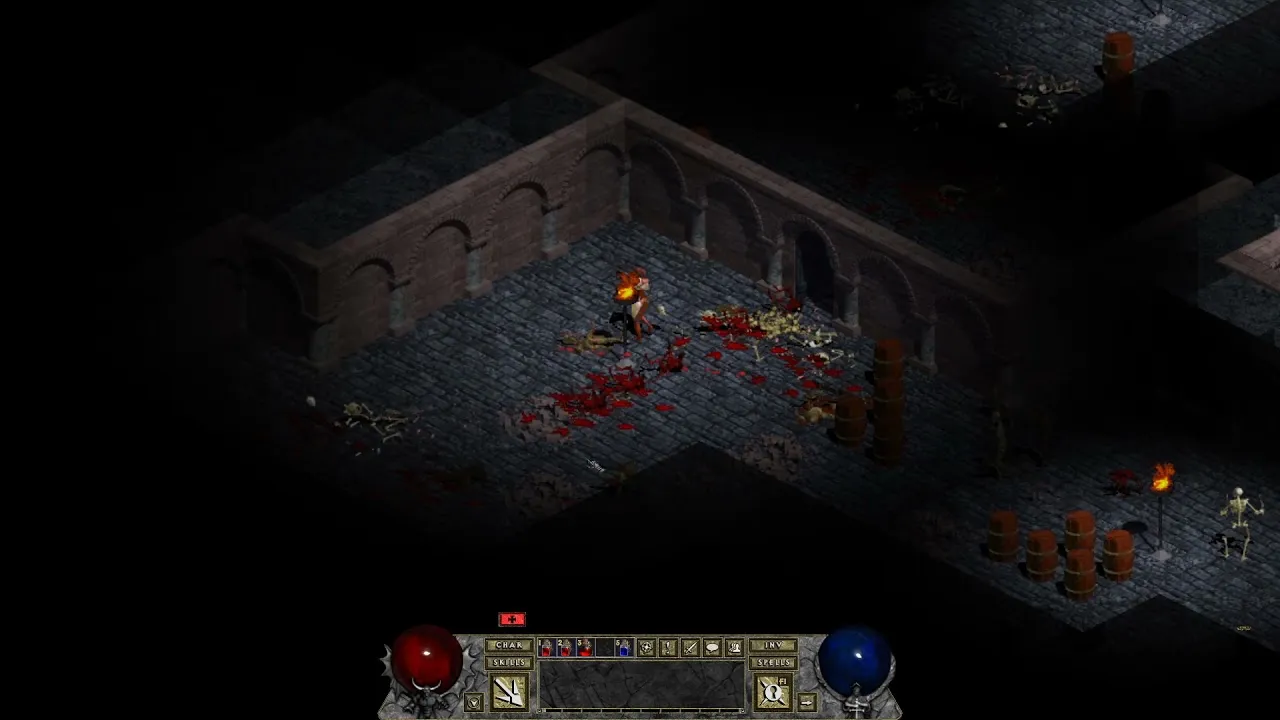Open the CHAR character panel
The image size is (1280, 720).
click(509, 645)
